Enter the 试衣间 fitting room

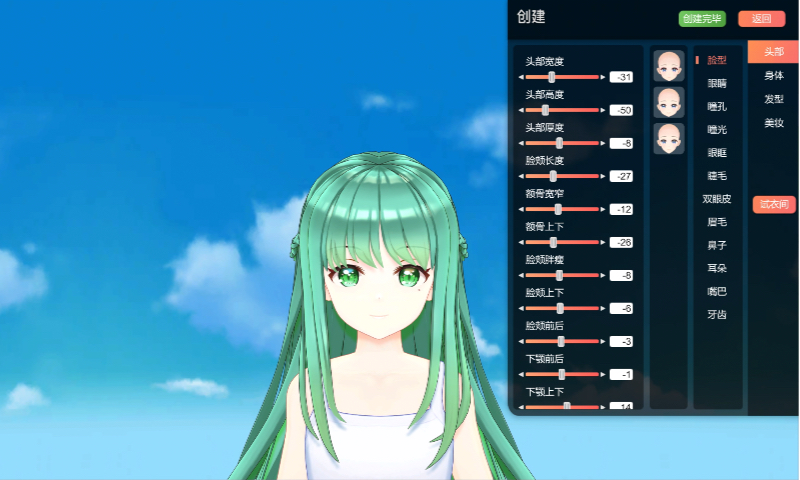tap(773, 204)
